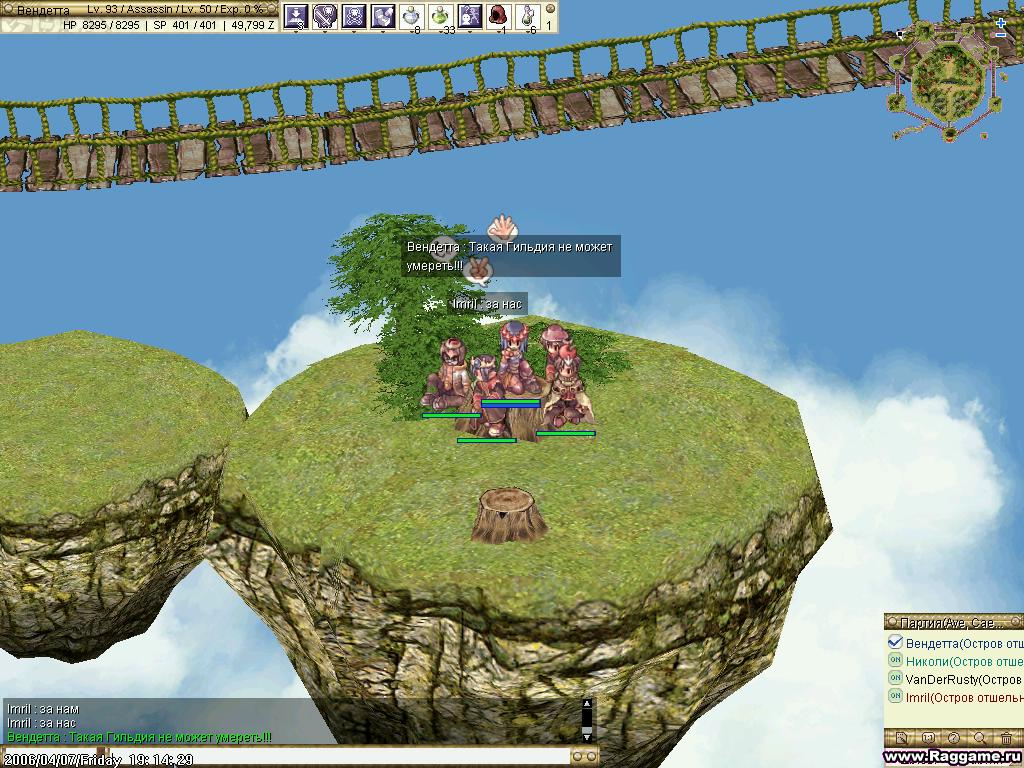Click the party window 1:1 chat button
This screenshot has height=768, width=1024.
click(928, 738)
